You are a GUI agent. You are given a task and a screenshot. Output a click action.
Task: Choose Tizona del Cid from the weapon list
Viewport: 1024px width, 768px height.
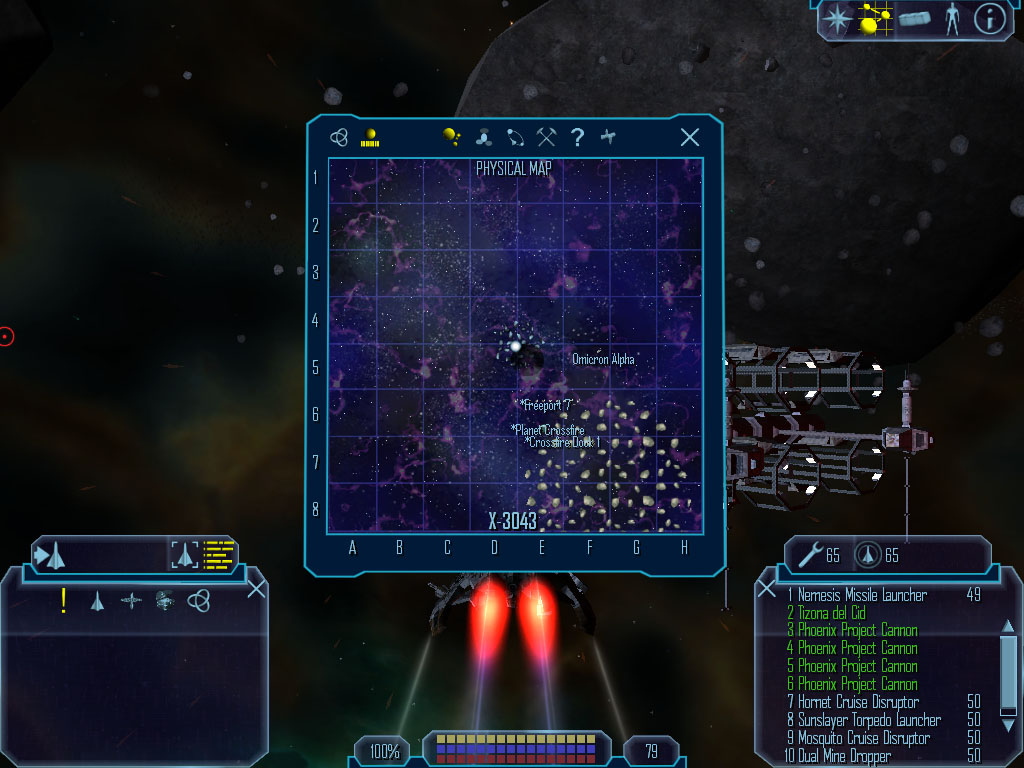831,613
